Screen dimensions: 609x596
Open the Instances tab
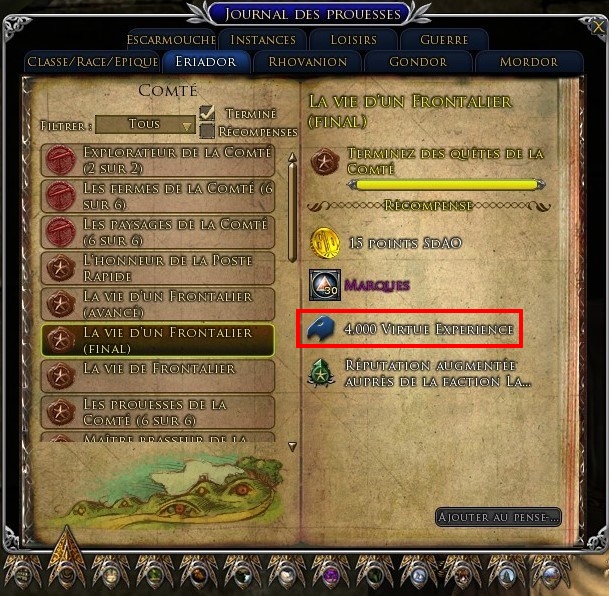(263, 40)
